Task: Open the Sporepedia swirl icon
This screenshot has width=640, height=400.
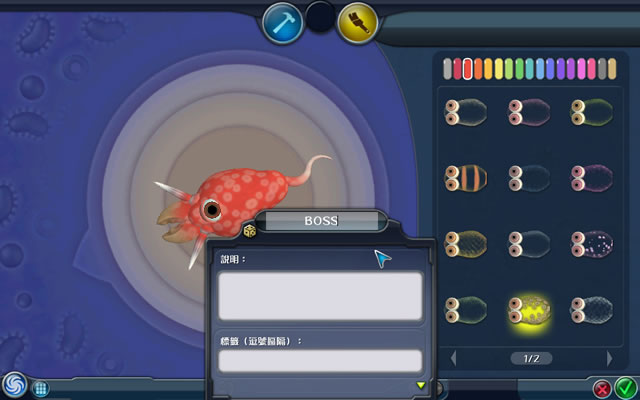Action: [x=14, y=384]
